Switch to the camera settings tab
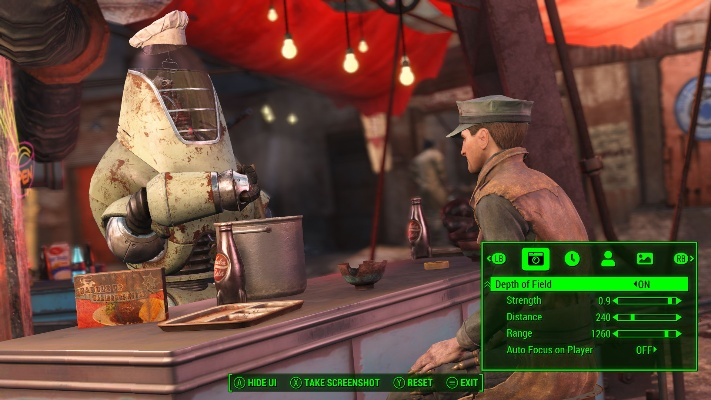Screen dimensions: 711x400 tap(535, 258)
